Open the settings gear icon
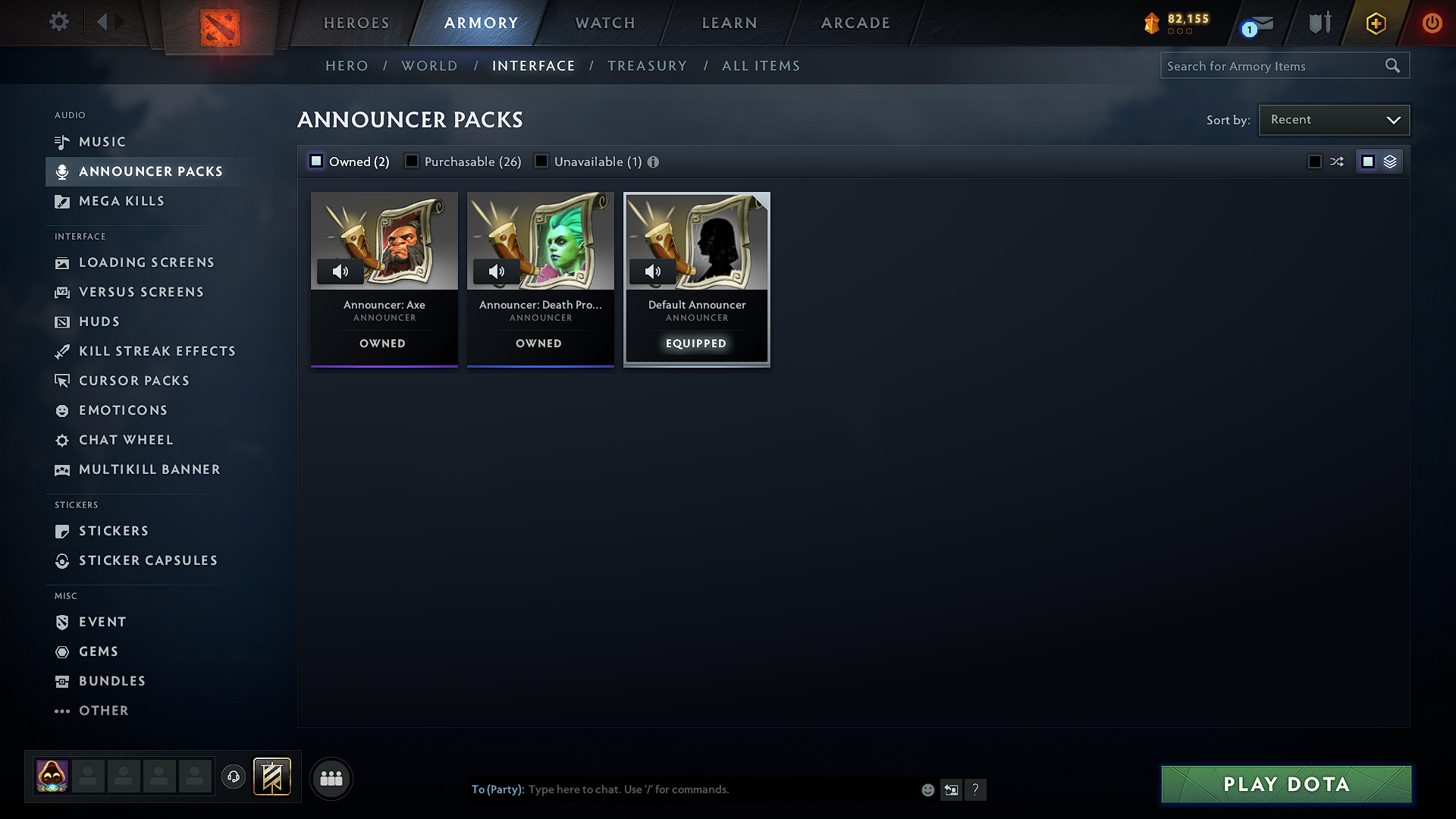This screenshot has width=1456, height=819. pos(58,22)
